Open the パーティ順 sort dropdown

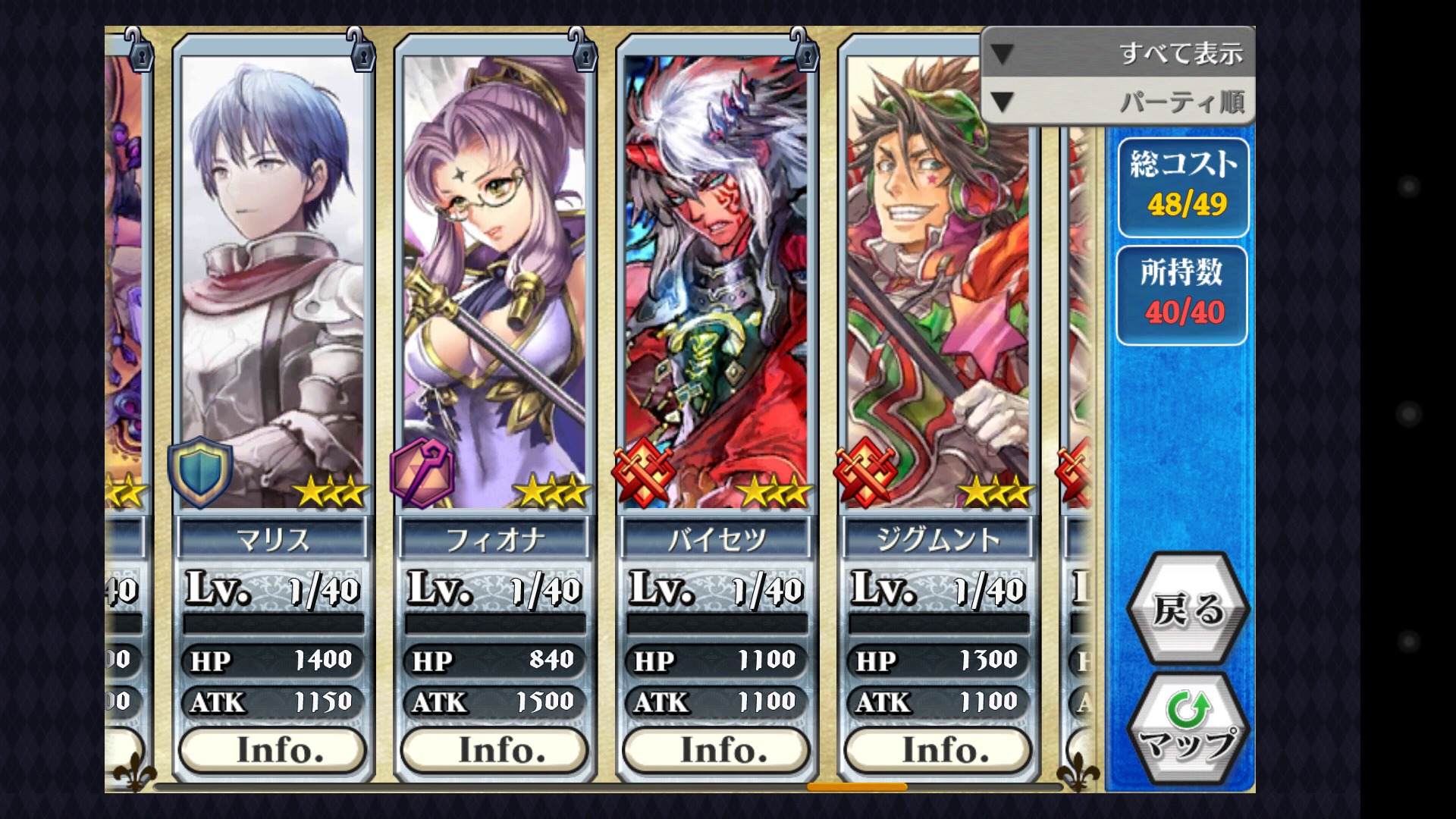click(1118, 102)
